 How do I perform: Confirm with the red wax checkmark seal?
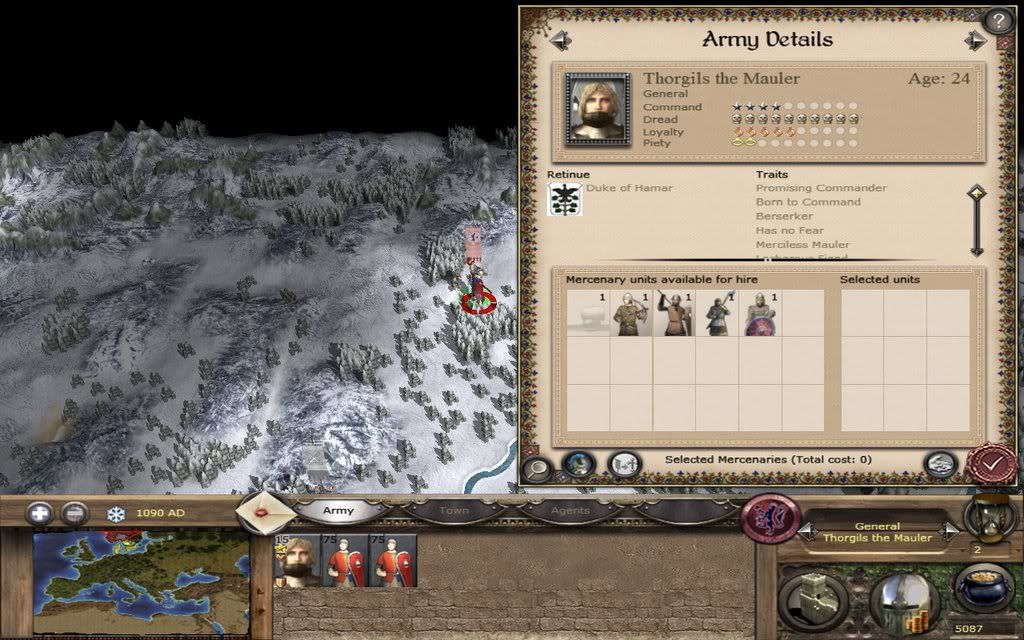click(x=991, y=465)
